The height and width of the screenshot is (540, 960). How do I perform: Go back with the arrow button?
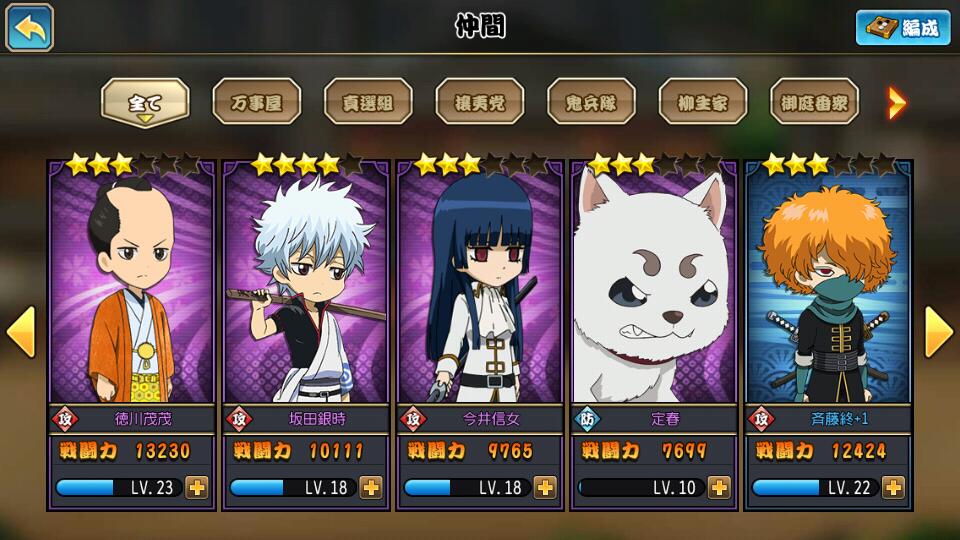pos(30,27)
